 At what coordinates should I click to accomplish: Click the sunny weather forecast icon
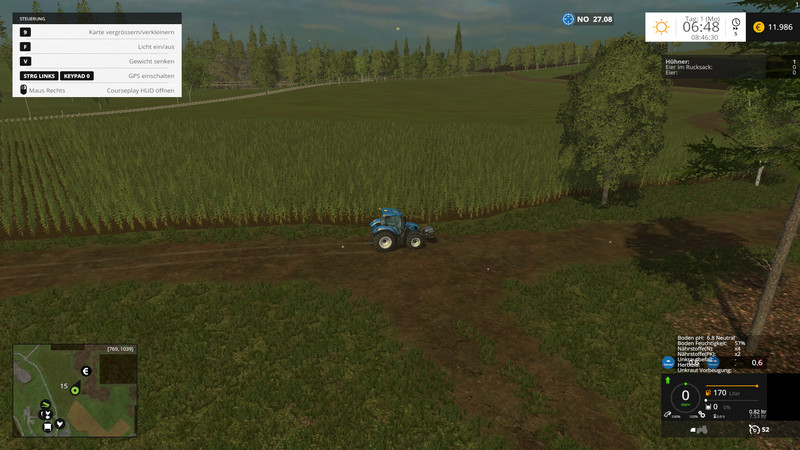point(661,27)
